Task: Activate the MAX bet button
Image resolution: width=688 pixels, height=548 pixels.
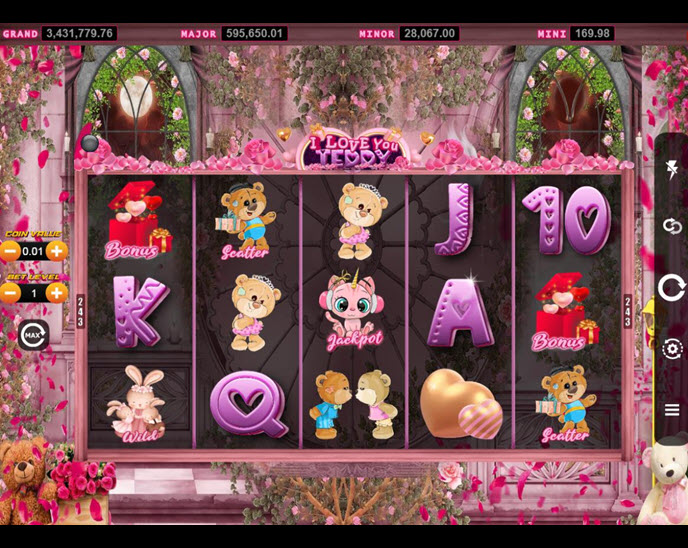Action: coord(33,334)
